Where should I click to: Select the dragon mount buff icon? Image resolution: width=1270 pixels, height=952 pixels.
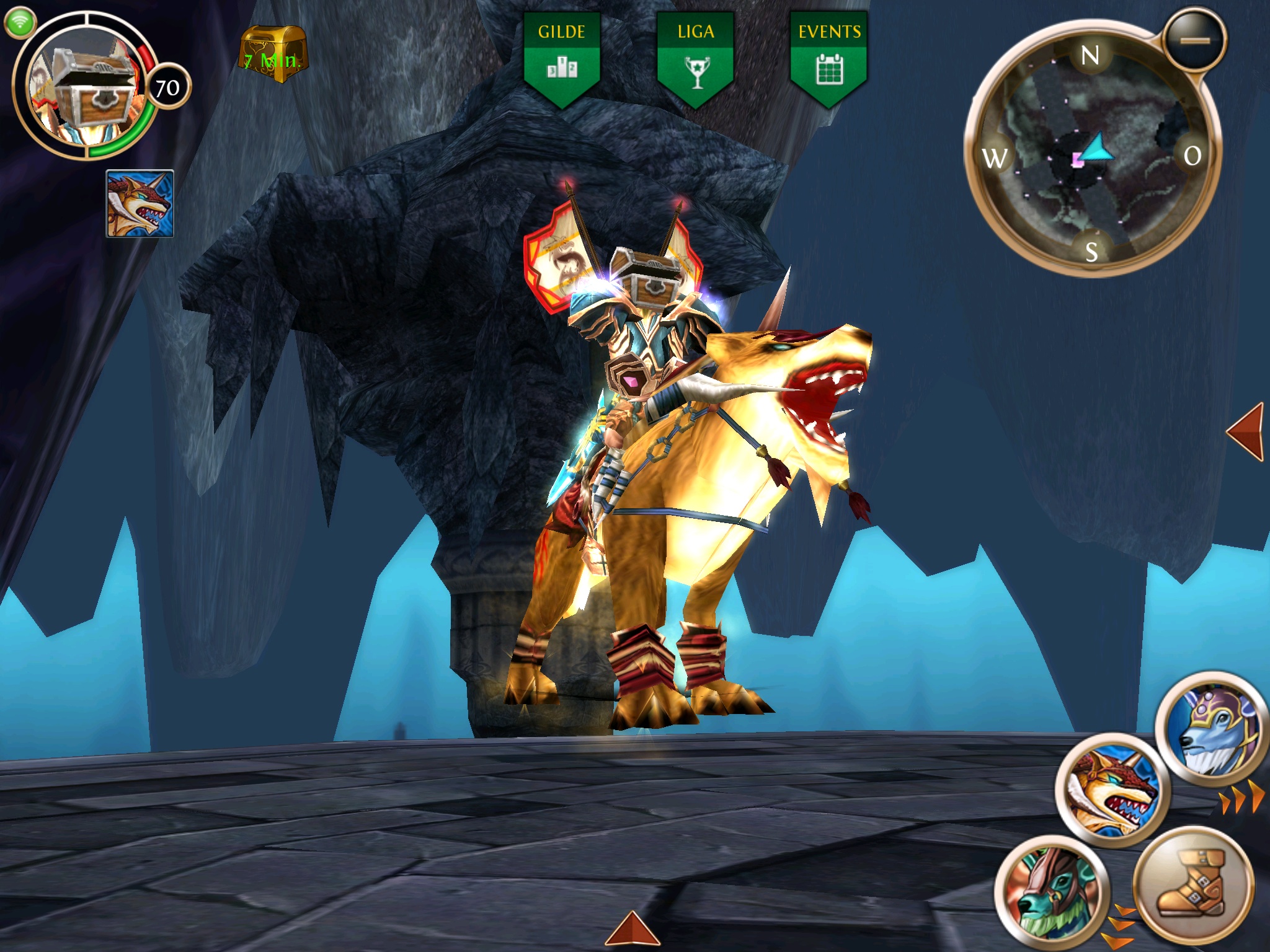click(x=140, y=203)
